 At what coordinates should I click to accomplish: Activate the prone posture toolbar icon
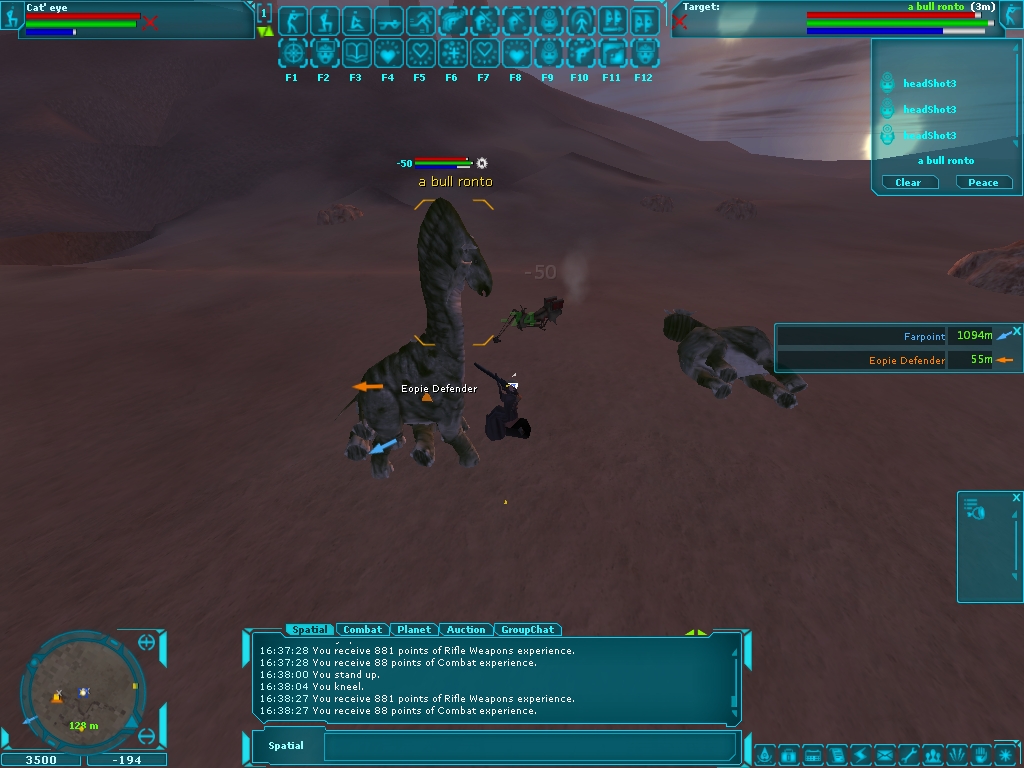click(388, 21)
